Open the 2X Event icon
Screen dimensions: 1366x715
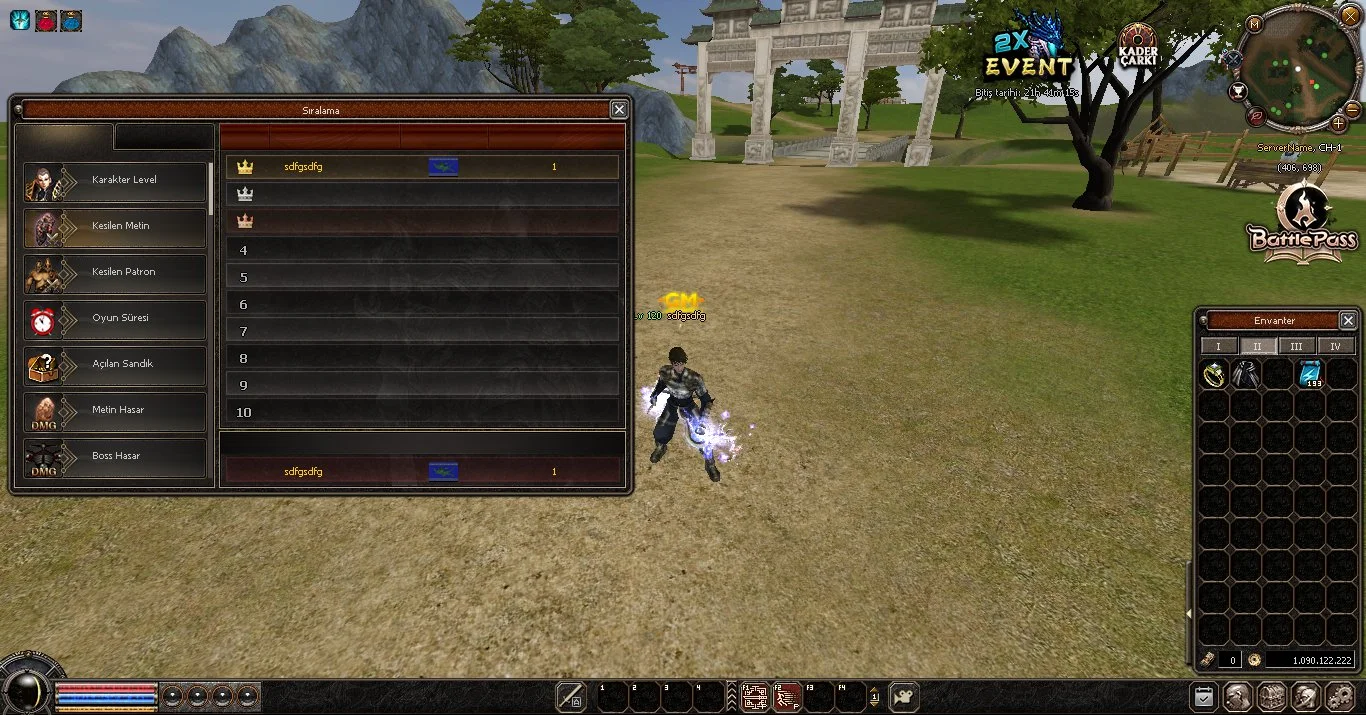pos(1028,55)
